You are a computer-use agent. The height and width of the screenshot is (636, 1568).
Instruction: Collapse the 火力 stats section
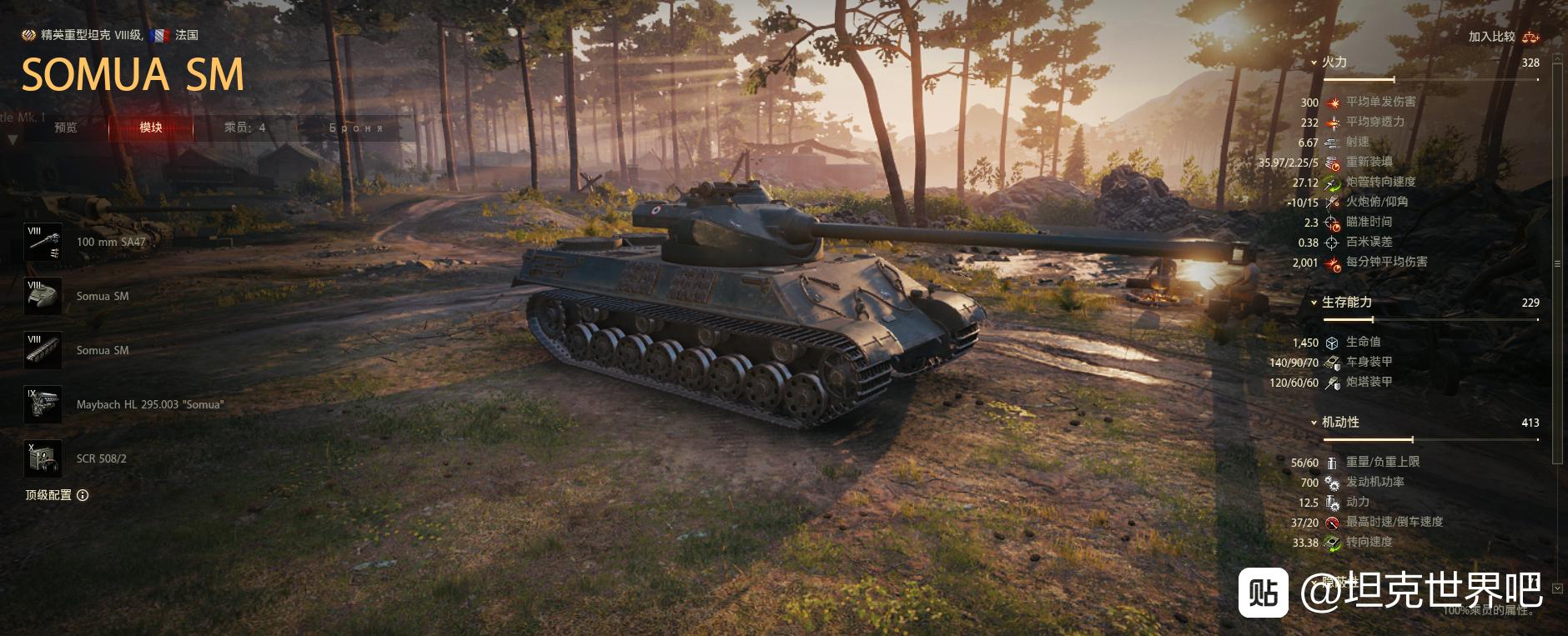(x=1314, y=63)
